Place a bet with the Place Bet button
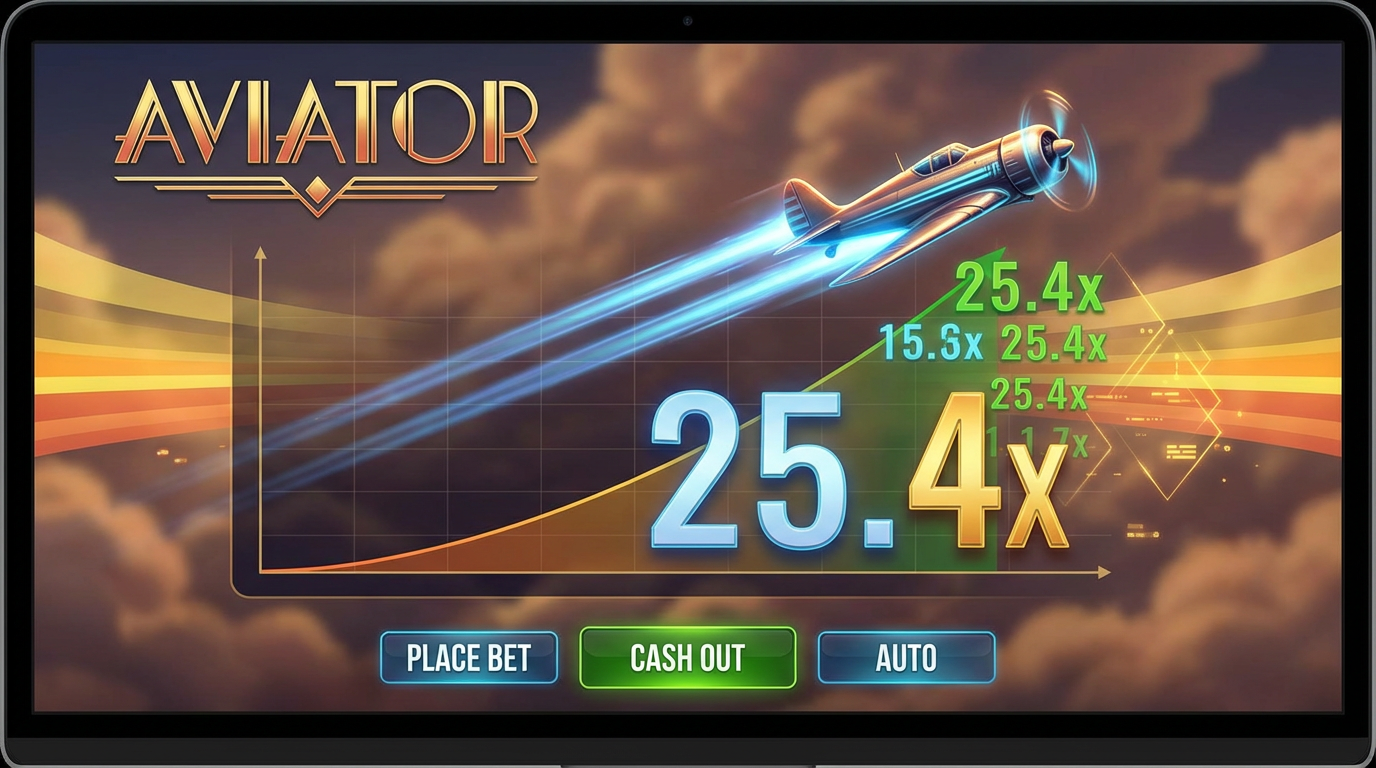The image size is (1376, 768). (468, 658)
